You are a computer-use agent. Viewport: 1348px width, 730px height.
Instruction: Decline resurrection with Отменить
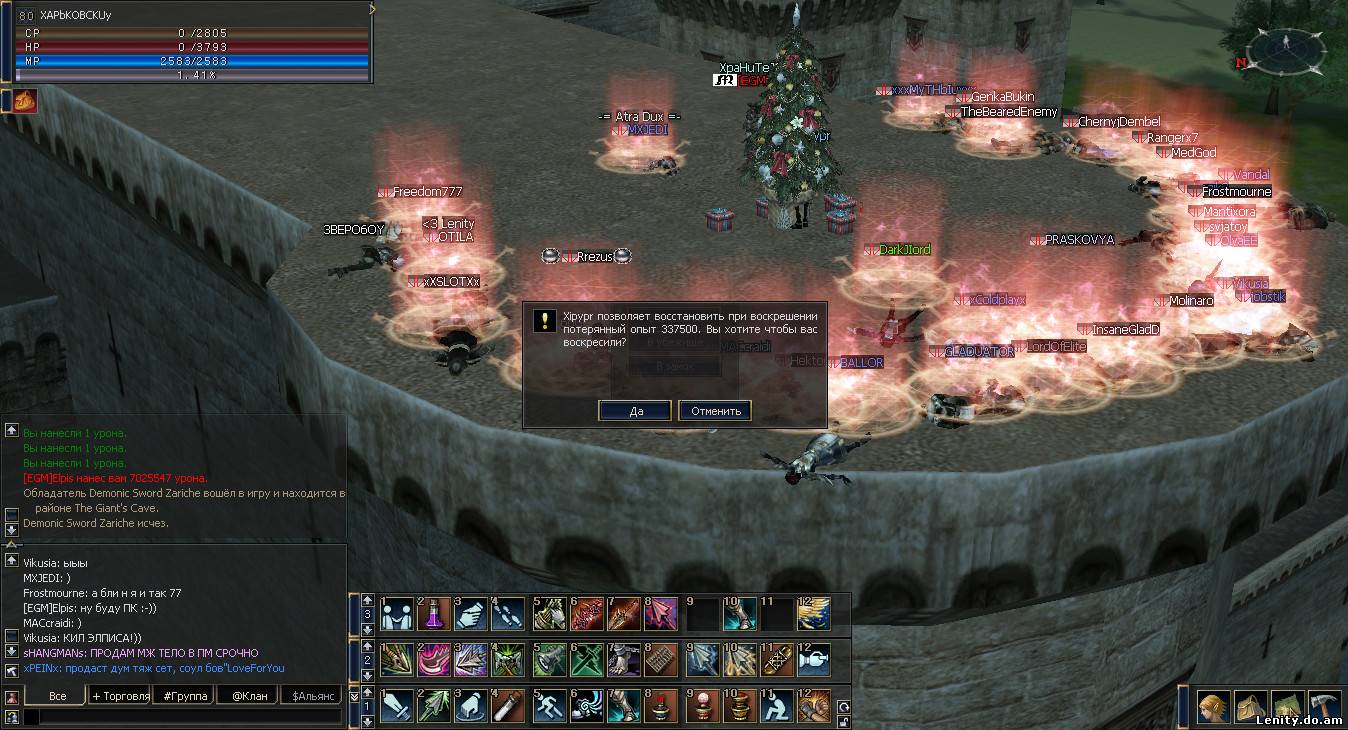click(715, 411)
